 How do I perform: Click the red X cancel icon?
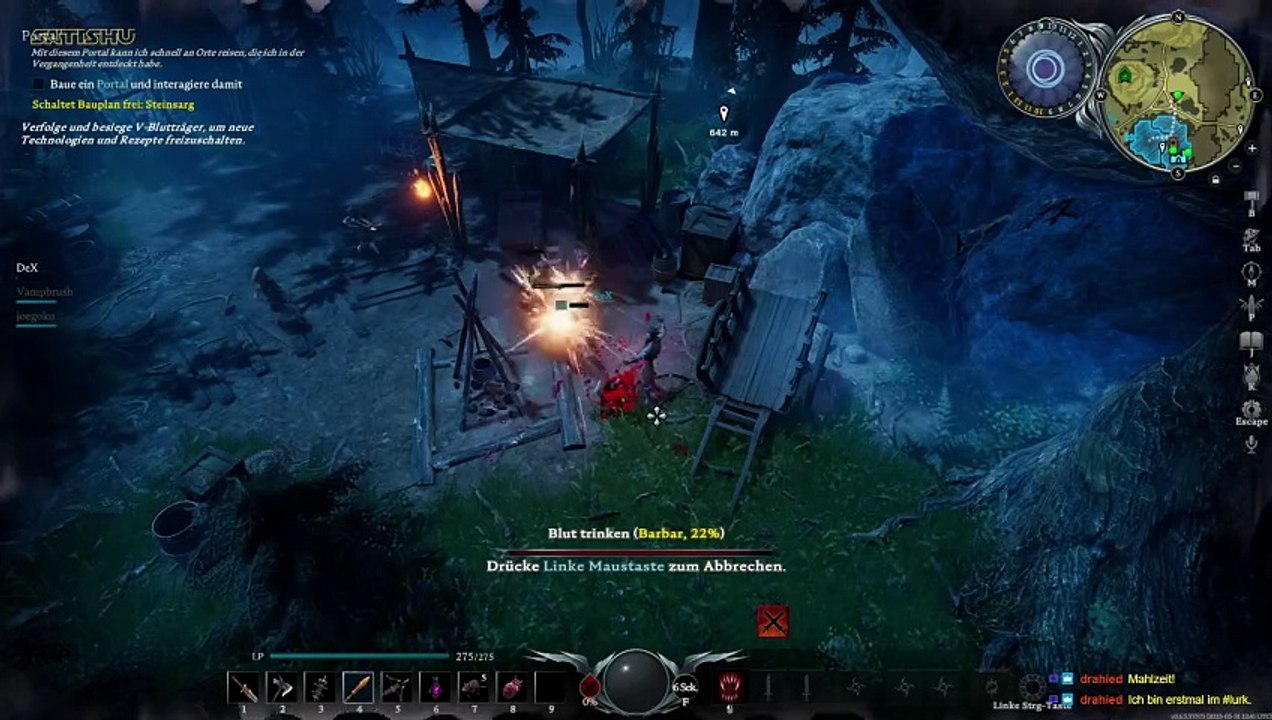tap(772, 621)
